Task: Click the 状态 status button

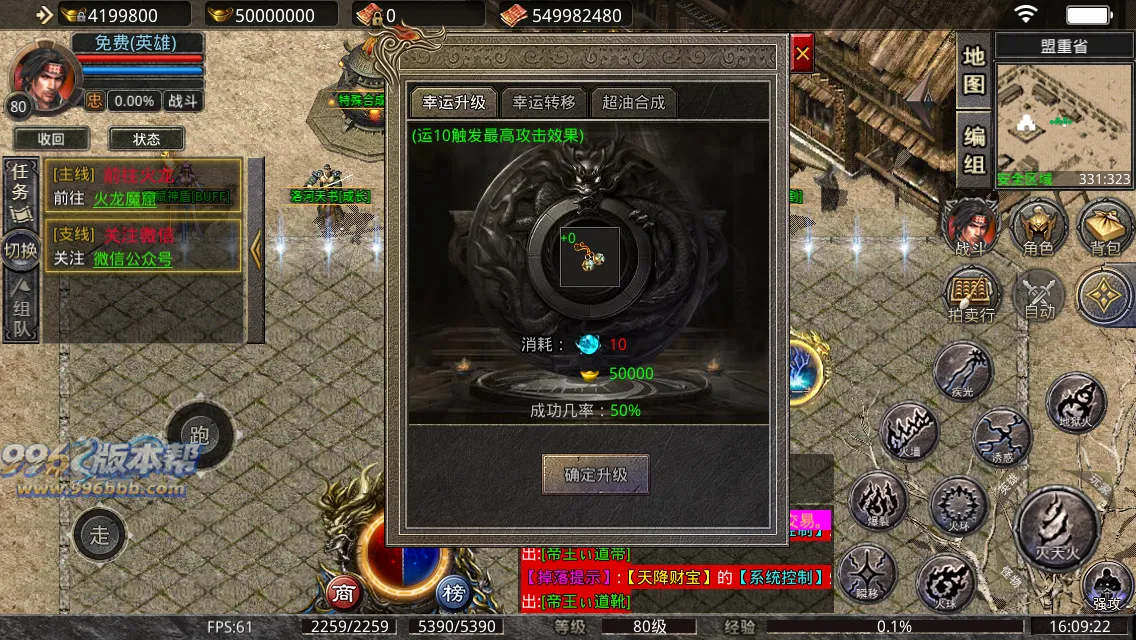Action: [146, 139]
